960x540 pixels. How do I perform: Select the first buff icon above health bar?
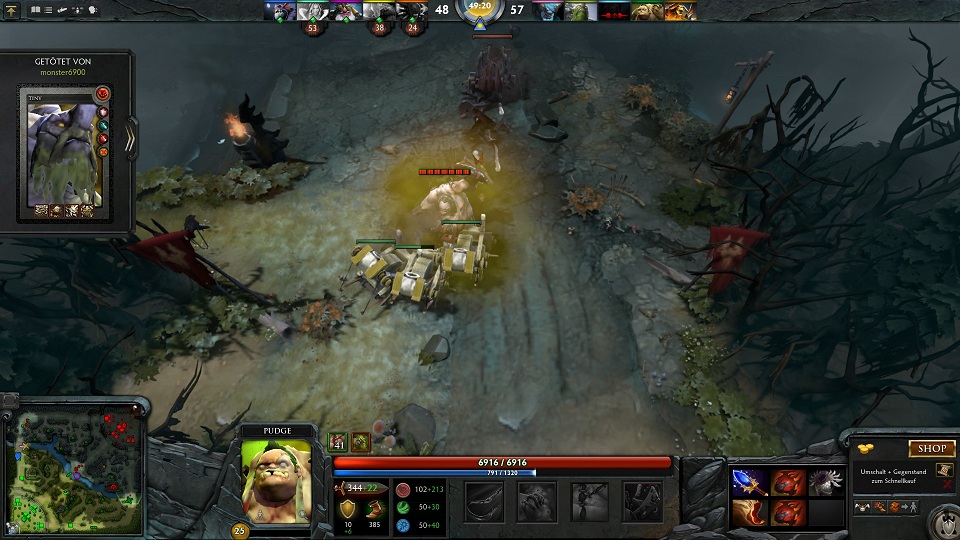[338, 441]
